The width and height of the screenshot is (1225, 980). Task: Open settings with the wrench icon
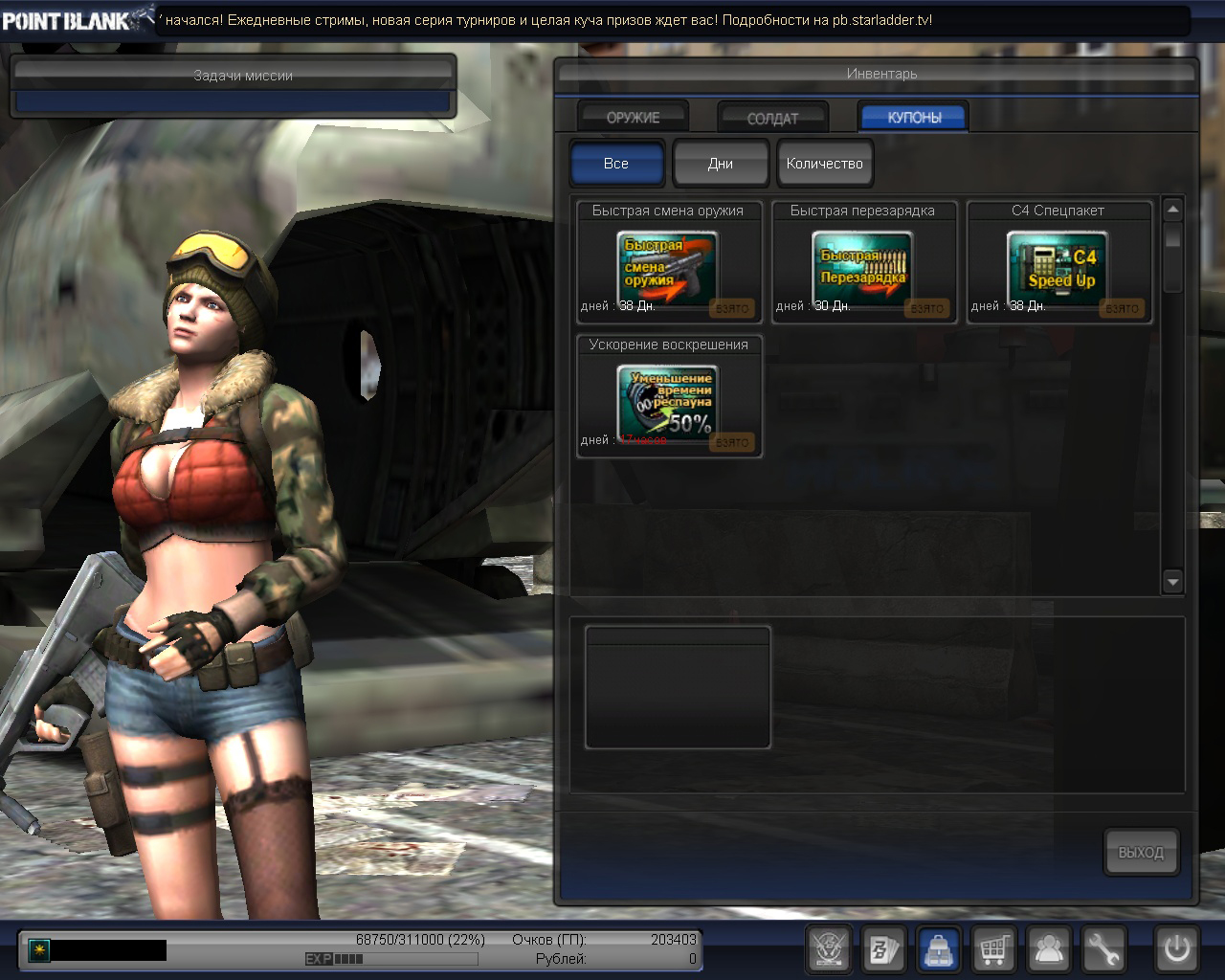1103,949
